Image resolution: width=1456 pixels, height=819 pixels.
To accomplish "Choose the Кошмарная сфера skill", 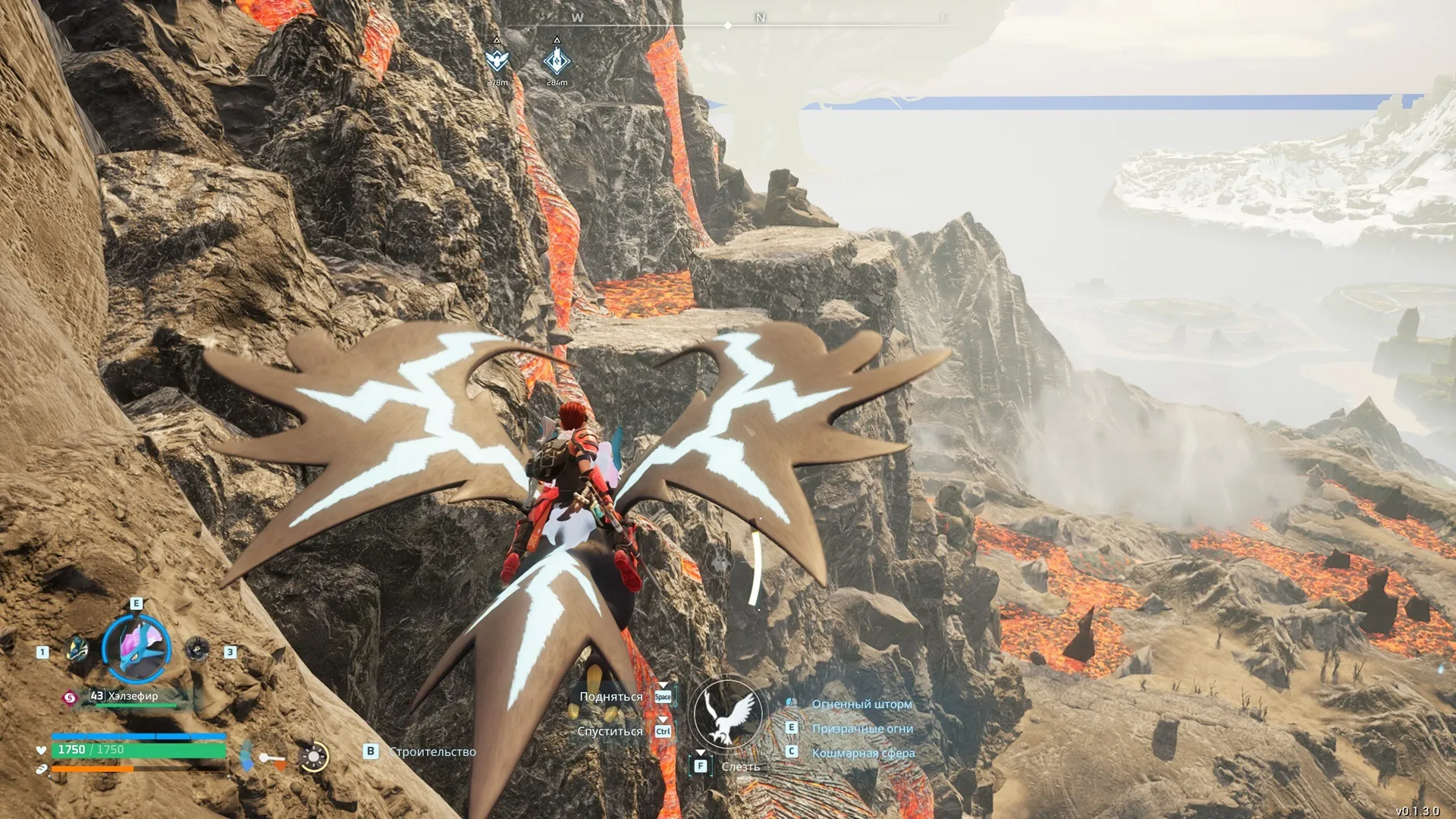I will (863, 752).
